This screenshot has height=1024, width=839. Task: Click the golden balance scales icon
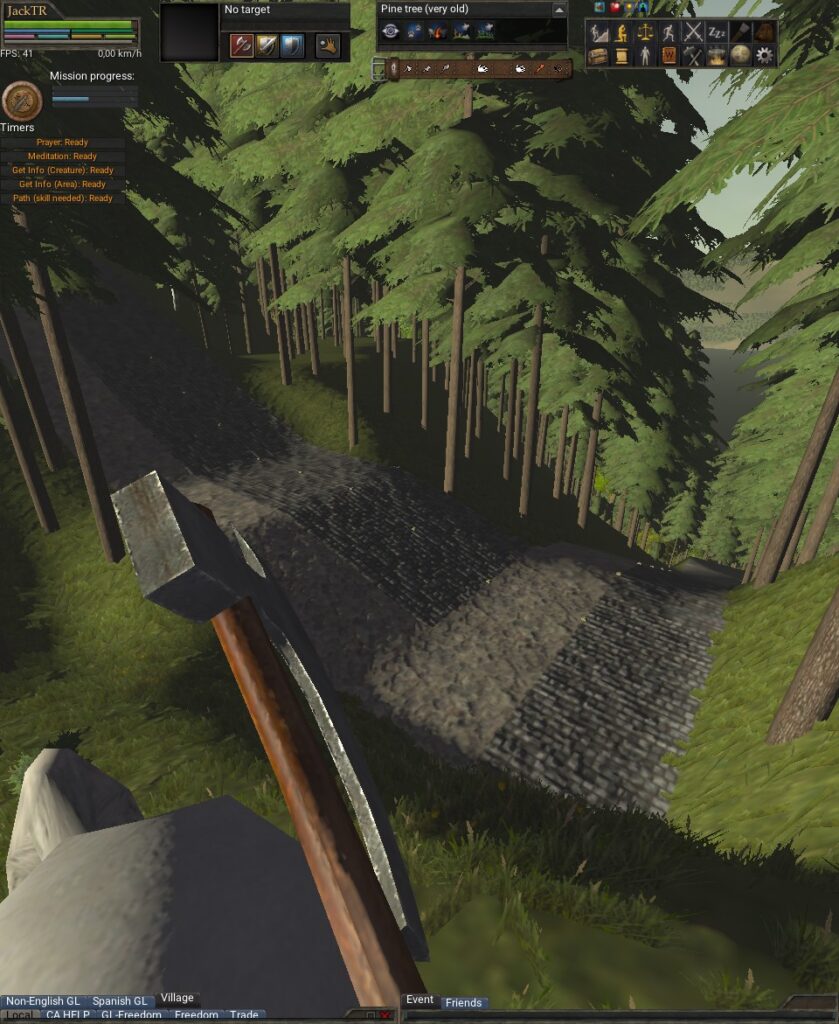click(x=645, y=32)
